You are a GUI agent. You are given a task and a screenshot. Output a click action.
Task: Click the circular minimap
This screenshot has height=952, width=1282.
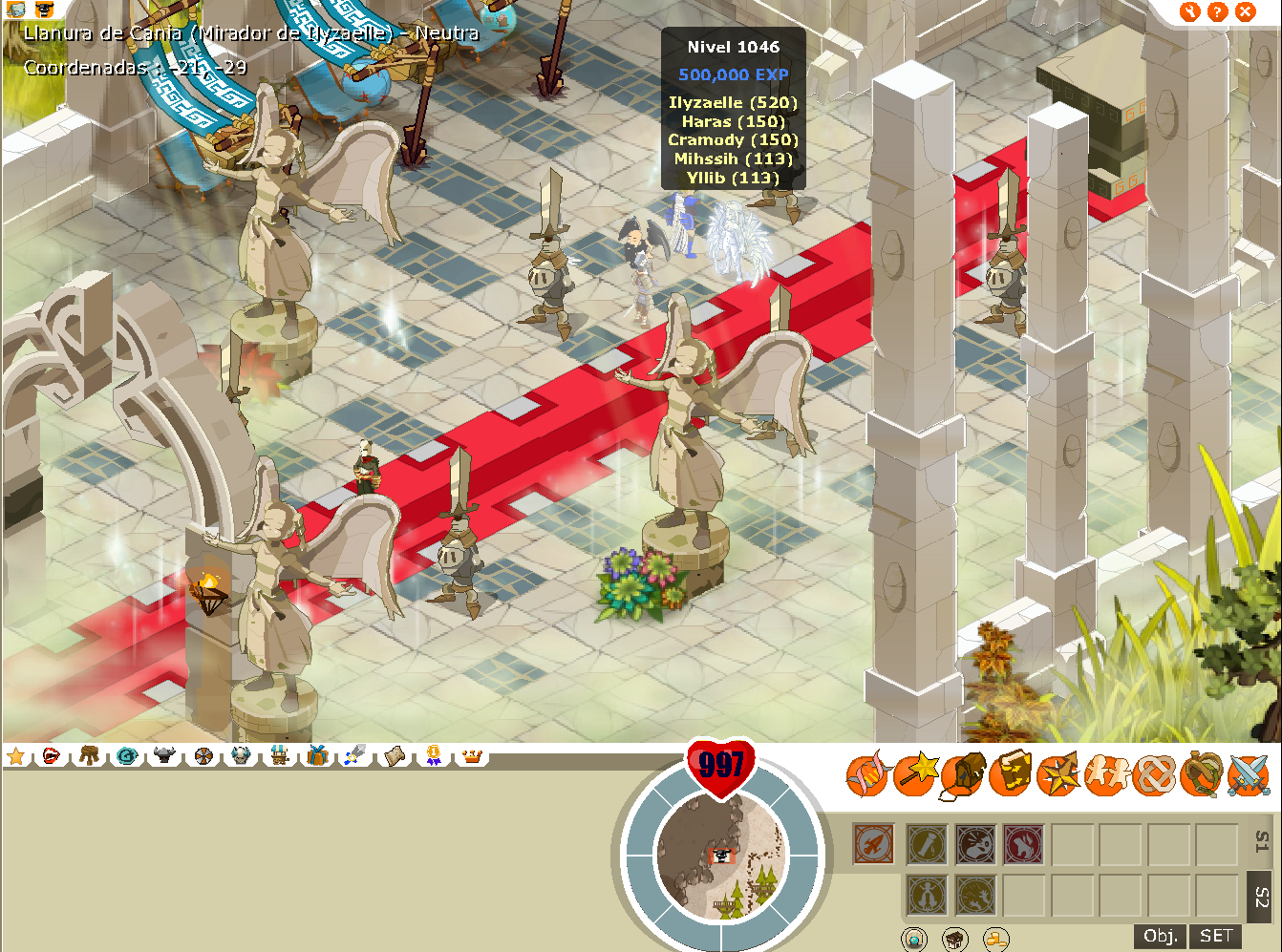(x=722, y=855)
